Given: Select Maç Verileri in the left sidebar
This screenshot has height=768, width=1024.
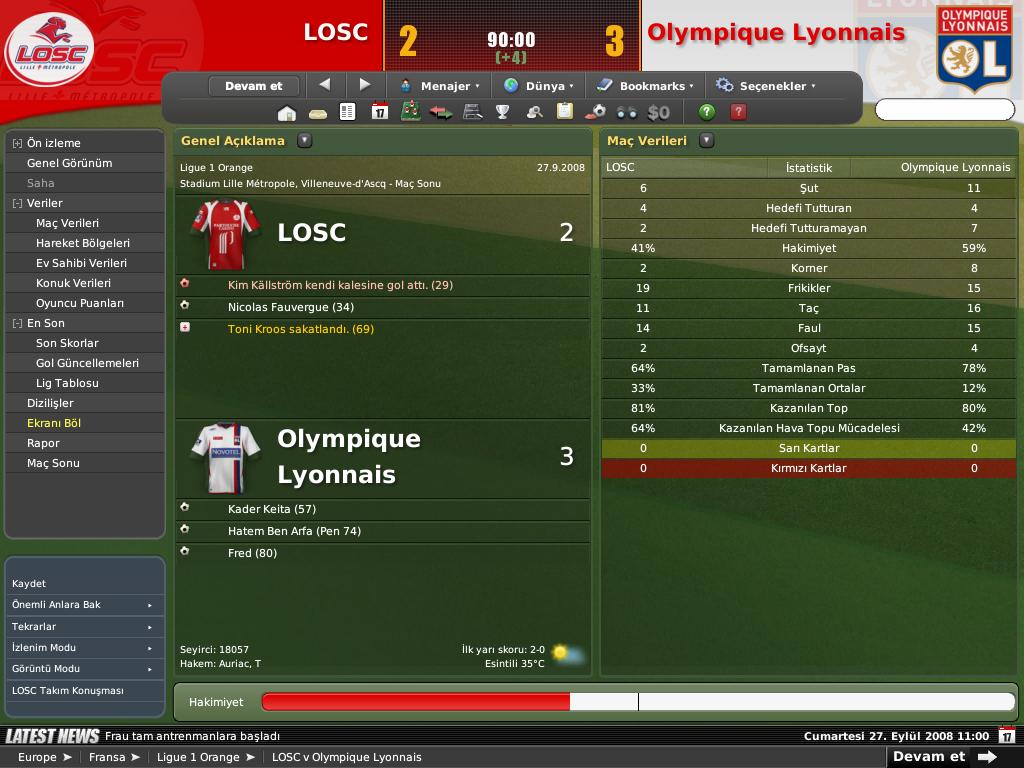Looking at the screenshot, I should click(67, 223).
